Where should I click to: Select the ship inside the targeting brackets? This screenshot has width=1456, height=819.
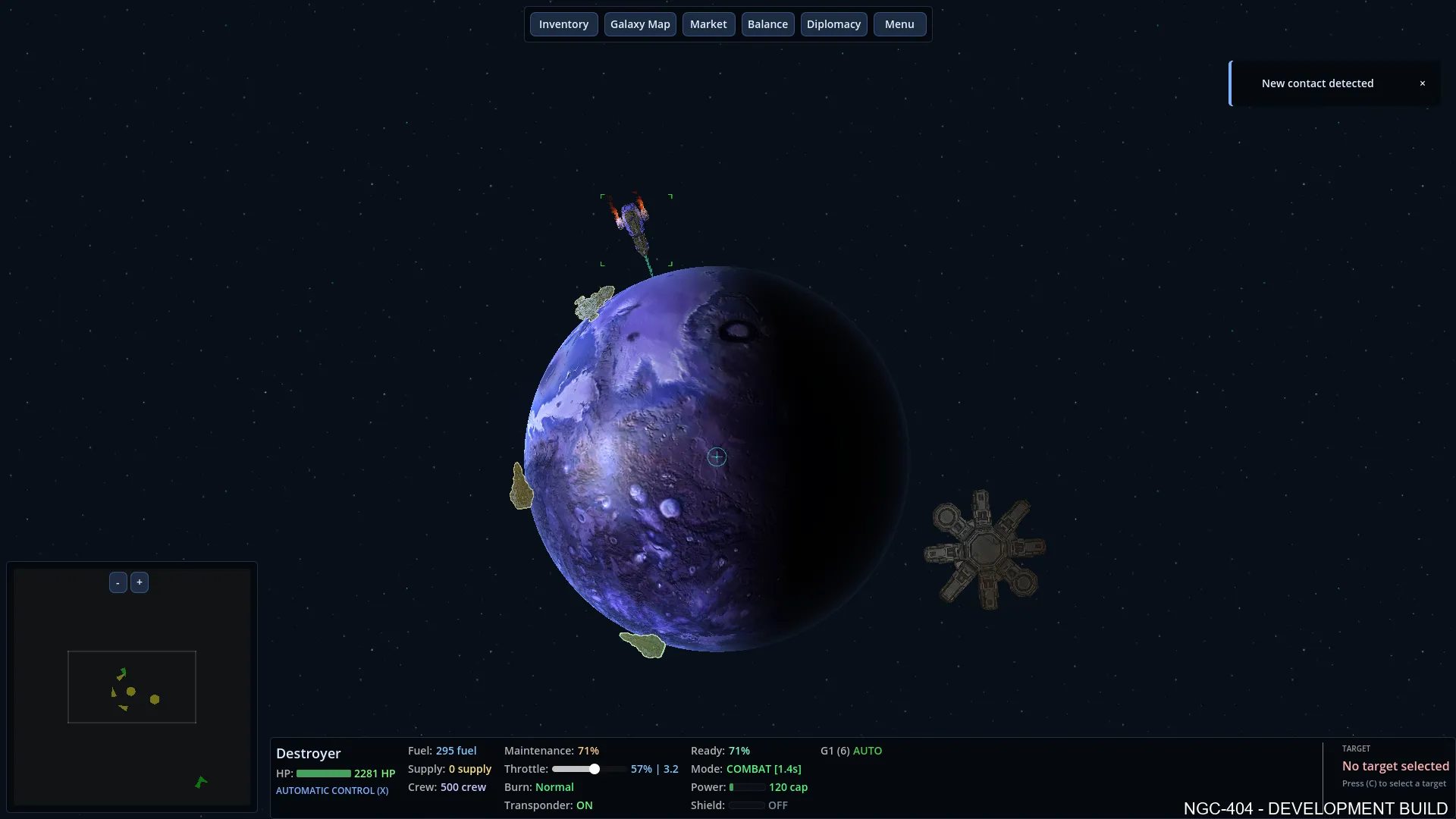coord(635,227)
